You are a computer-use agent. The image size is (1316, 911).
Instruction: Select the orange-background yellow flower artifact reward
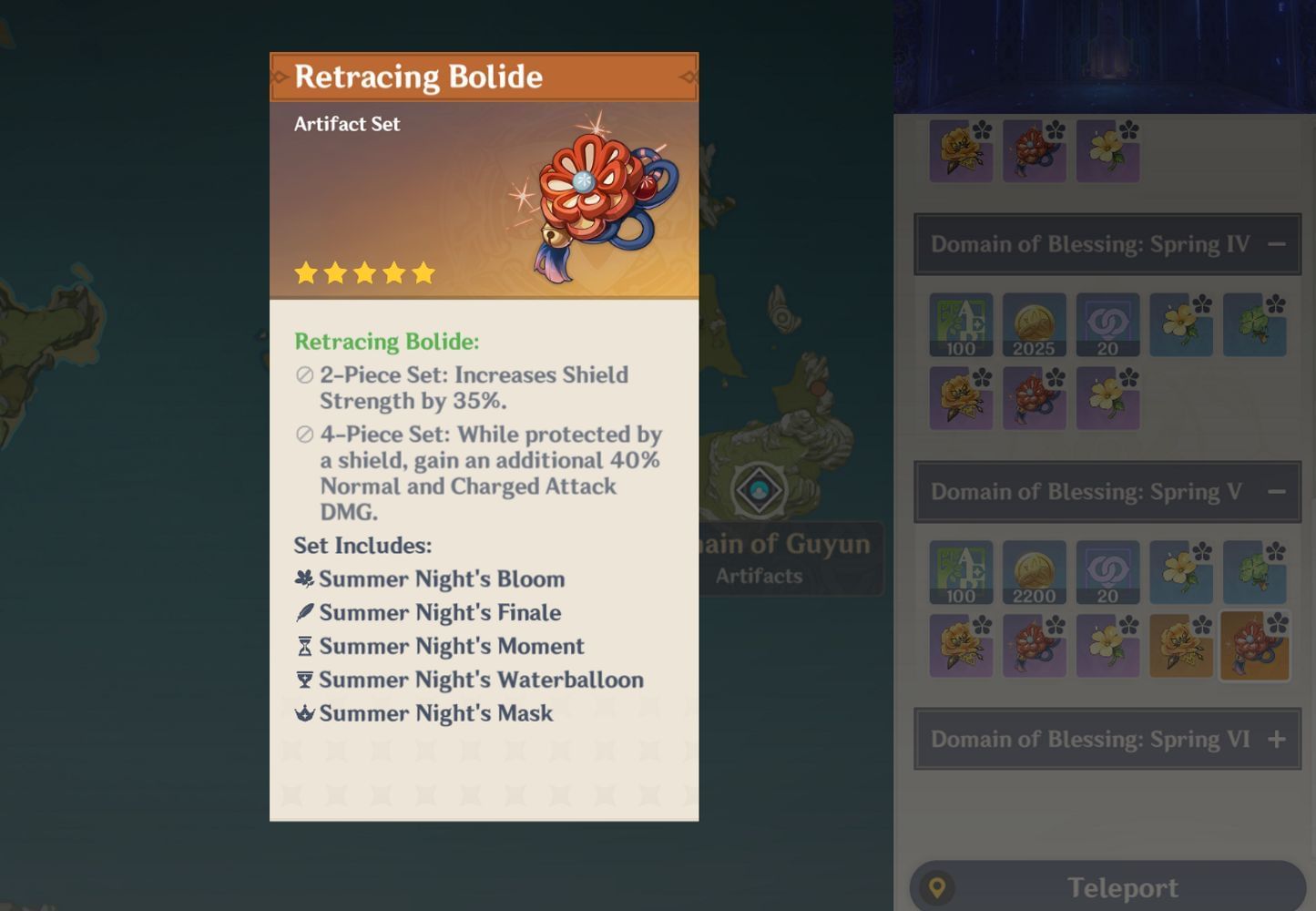click(x=1180, y=646)
